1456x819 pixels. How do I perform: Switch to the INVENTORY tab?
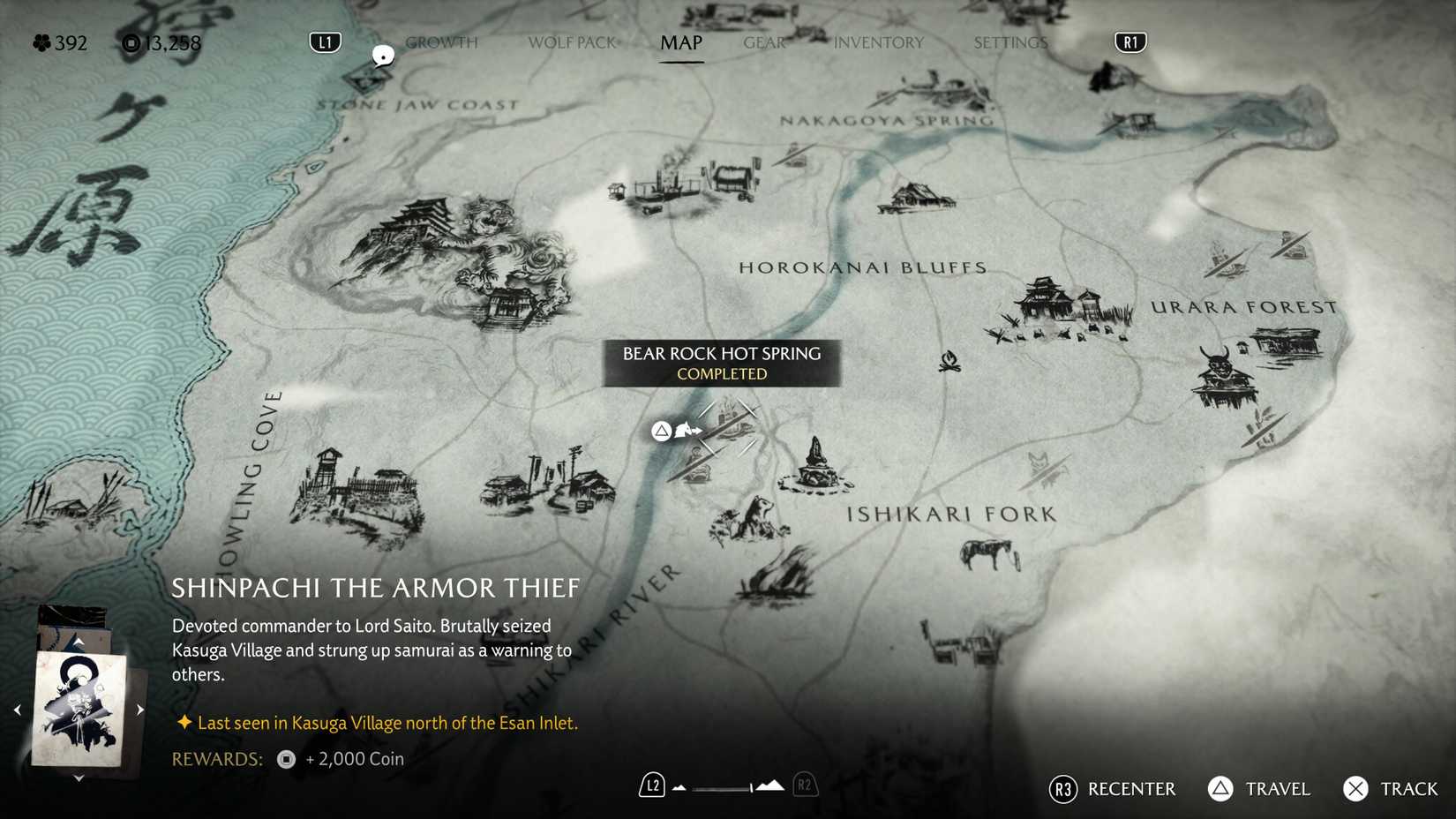[x=878, y=42]
